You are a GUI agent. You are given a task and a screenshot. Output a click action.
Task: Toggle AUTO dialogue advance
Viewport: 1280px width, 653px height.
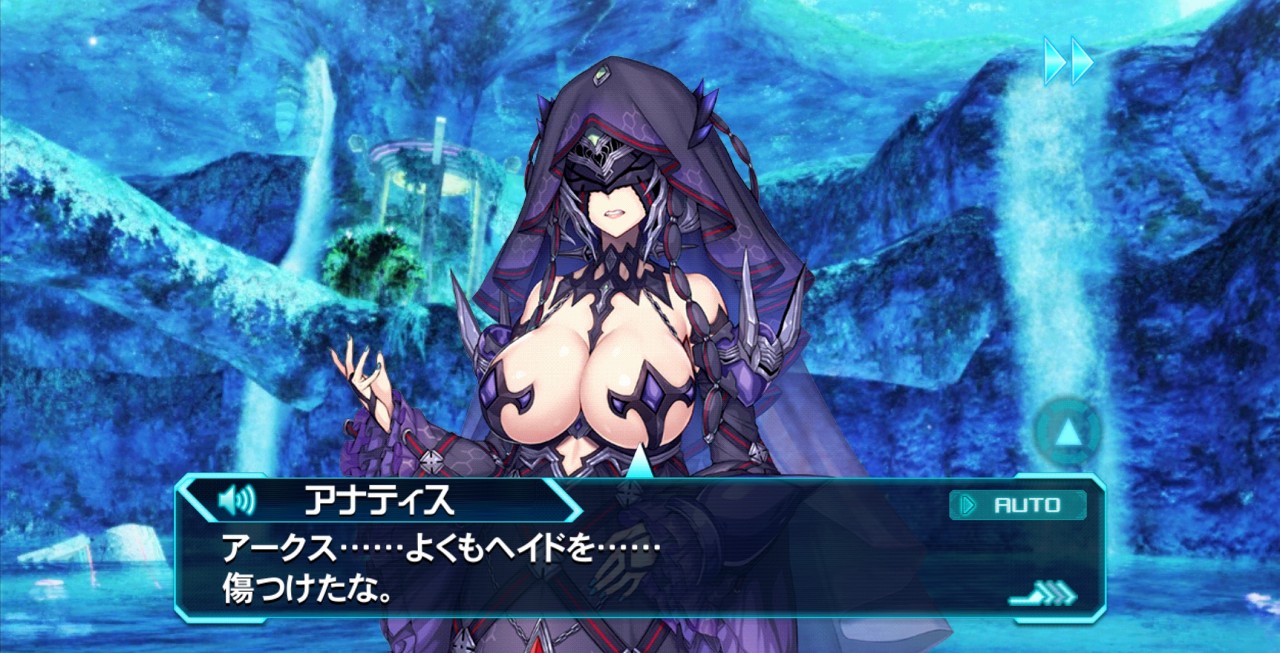(x=1017, y=505)
